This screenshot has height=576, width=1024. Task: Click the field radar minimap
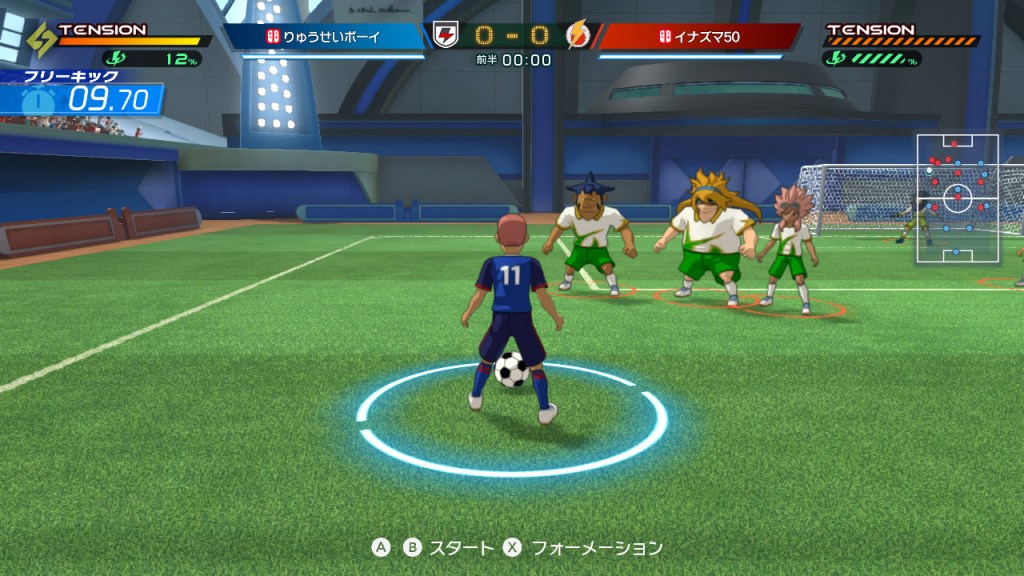957,198
